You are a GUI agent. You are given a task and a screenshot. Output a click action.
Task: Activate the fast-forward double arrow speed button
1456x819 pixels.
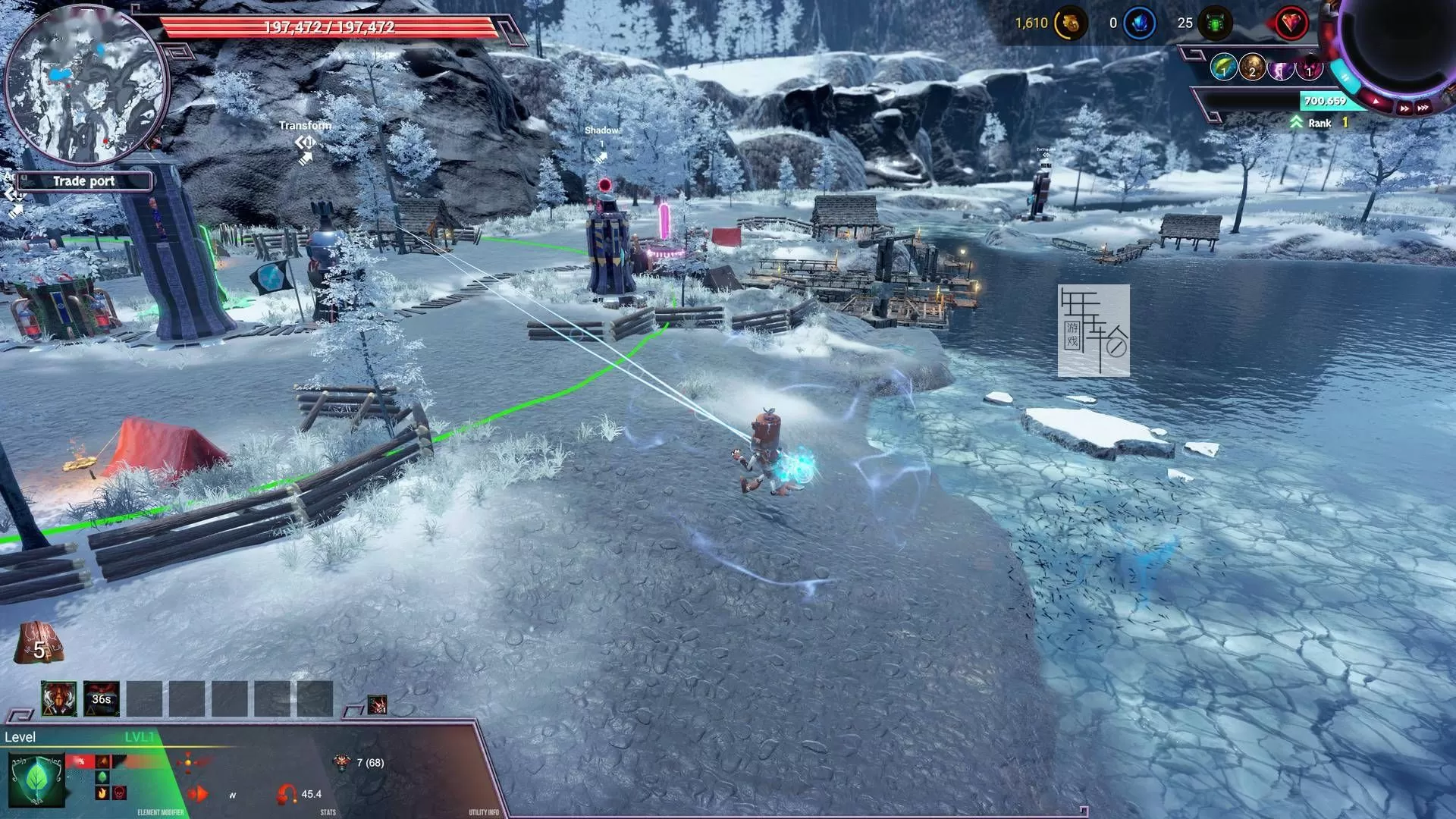click(1404, 108)
